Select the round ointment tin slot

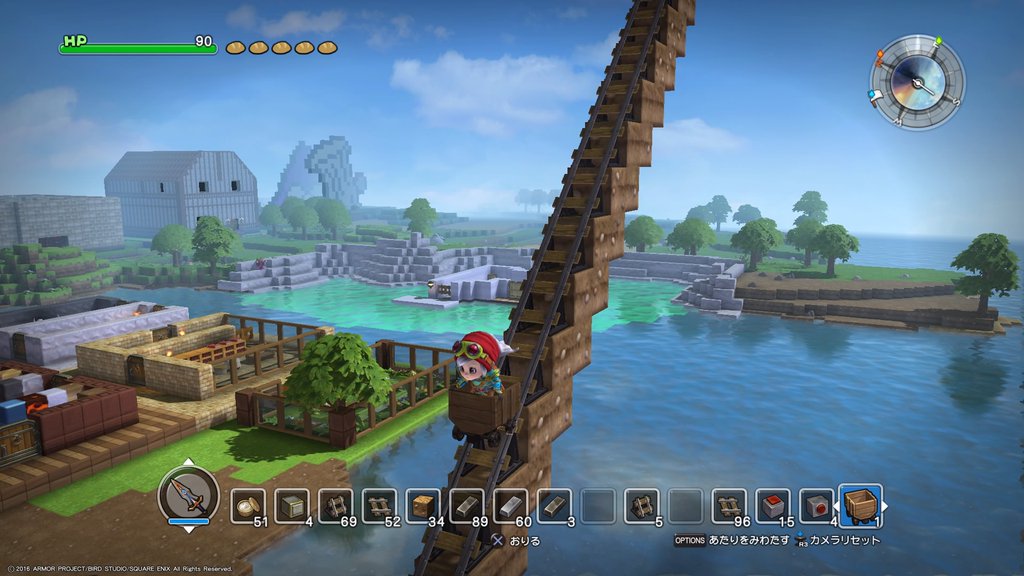point(249,506)
